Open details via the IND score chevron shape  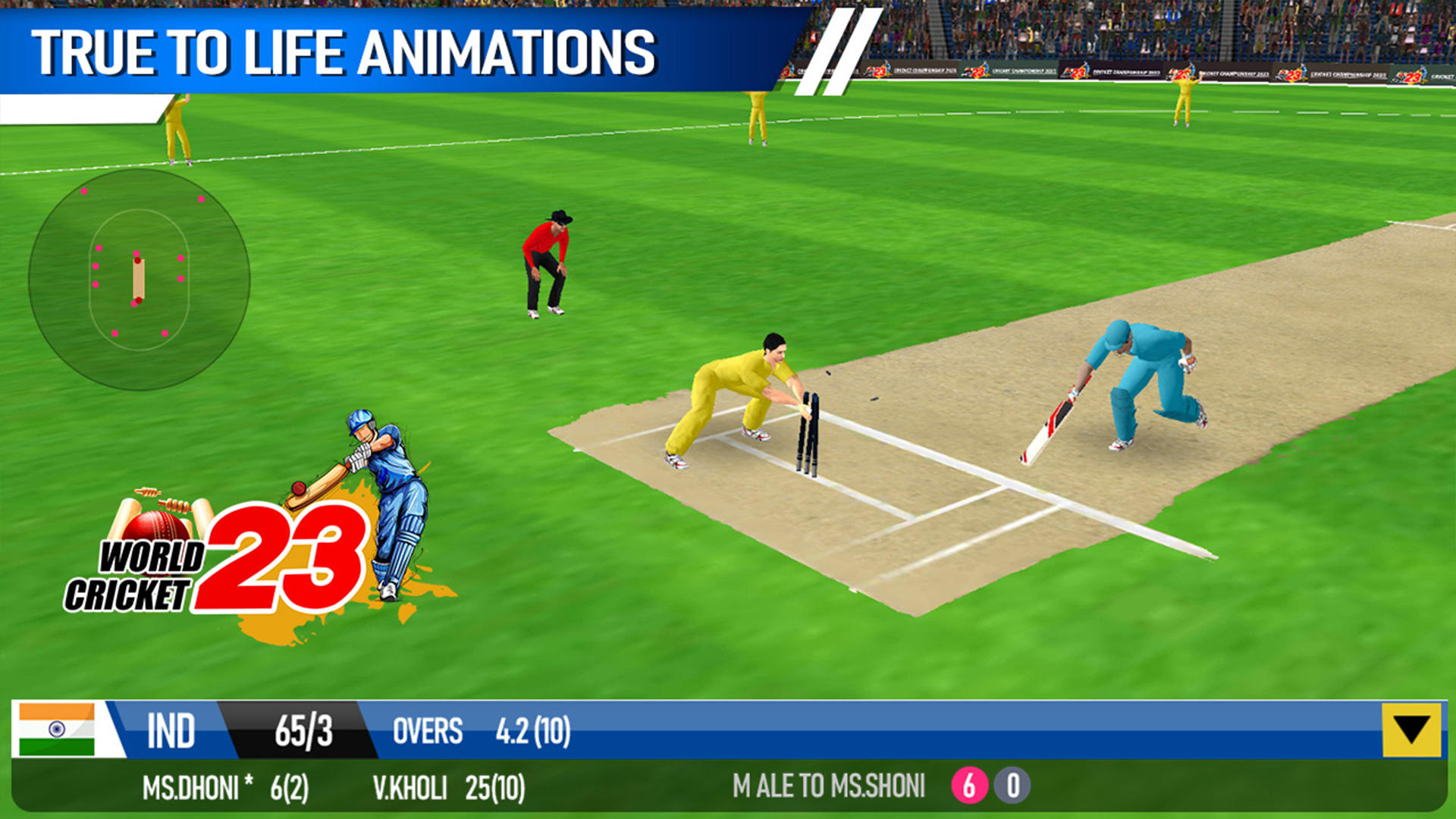303,730
